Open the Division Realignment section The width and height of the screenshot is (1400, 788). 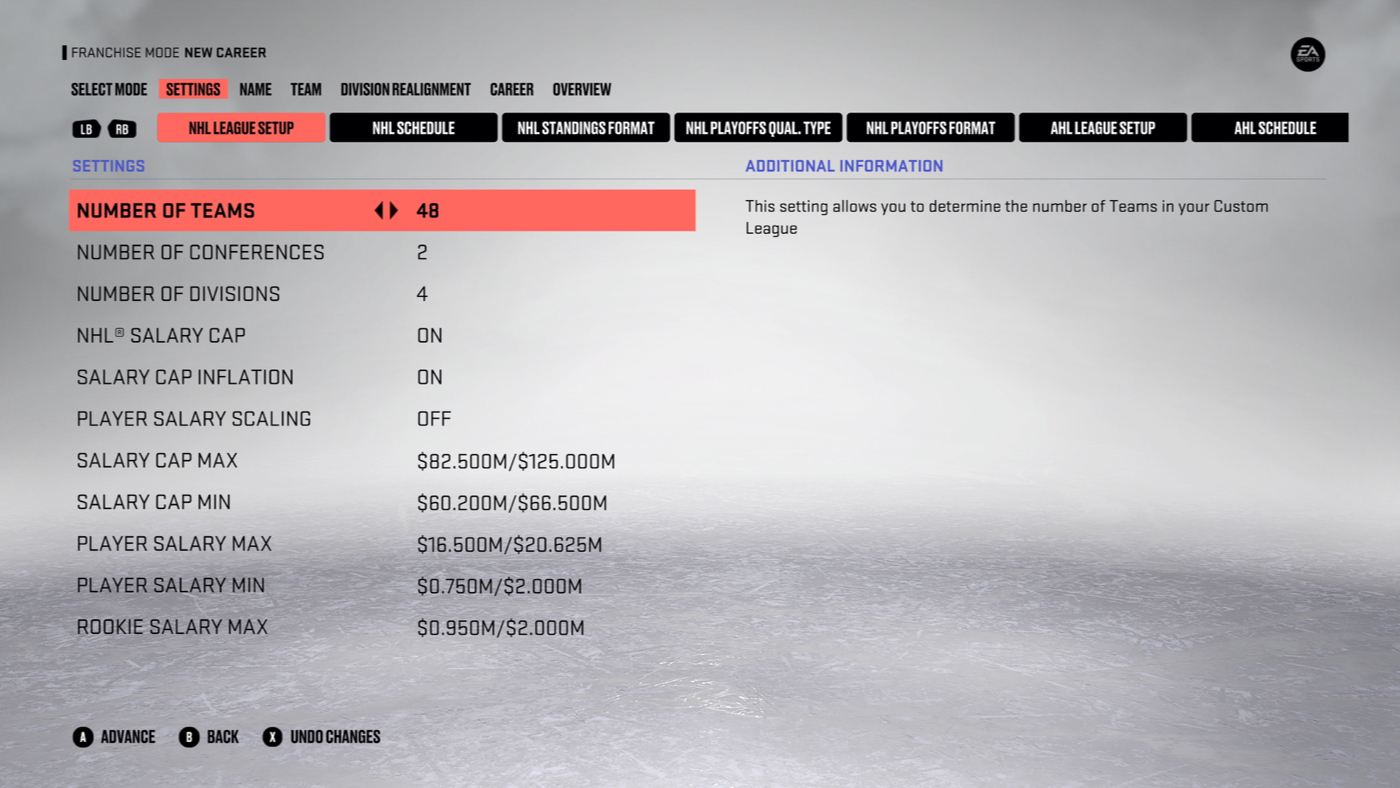[x=406, y=89]
